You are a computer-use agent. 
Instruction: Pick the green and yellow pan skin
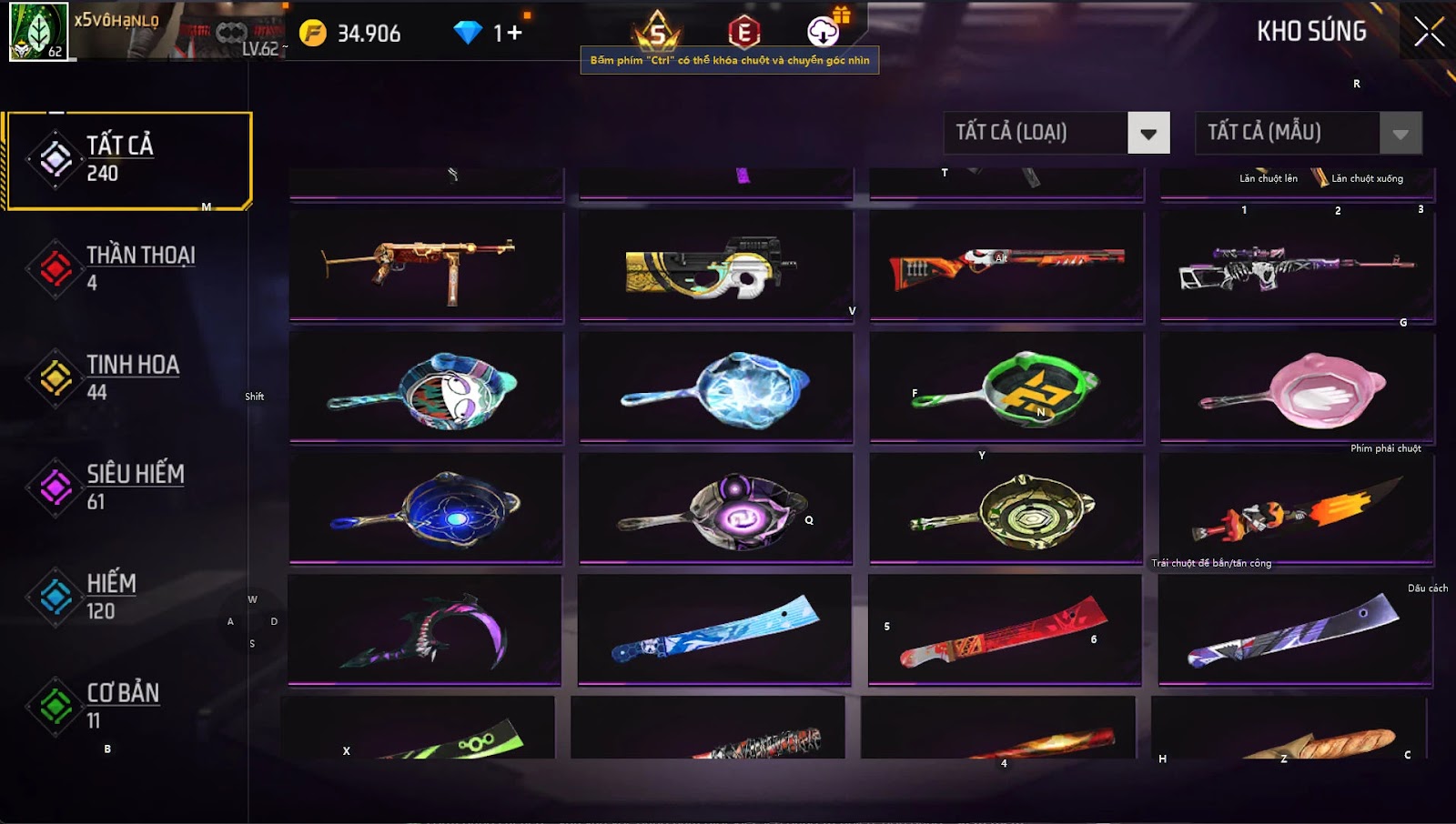[1006, 389]
